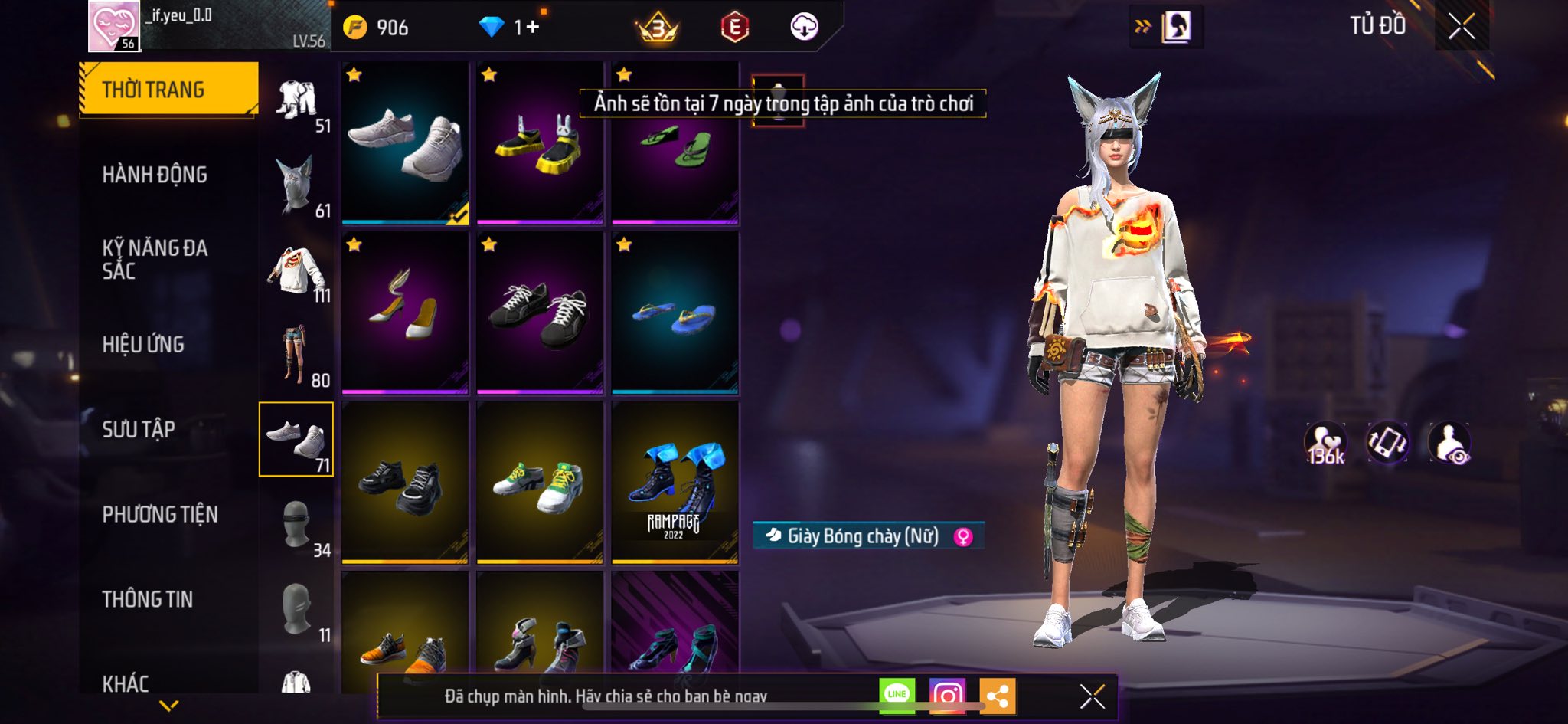Open PHƯƠNG TIỆN menu entry
1568x724 pixels.
point(160,514)
